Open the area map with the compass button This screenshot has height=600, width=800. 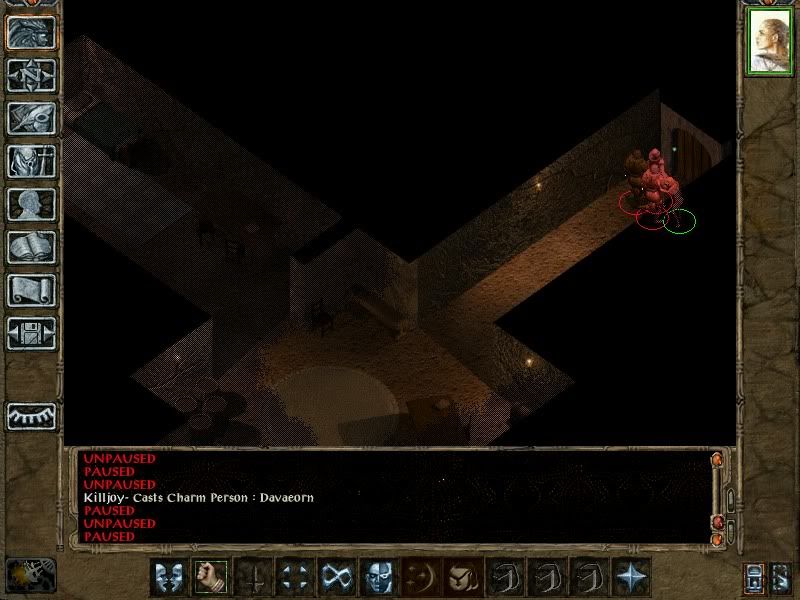[31, 75]
